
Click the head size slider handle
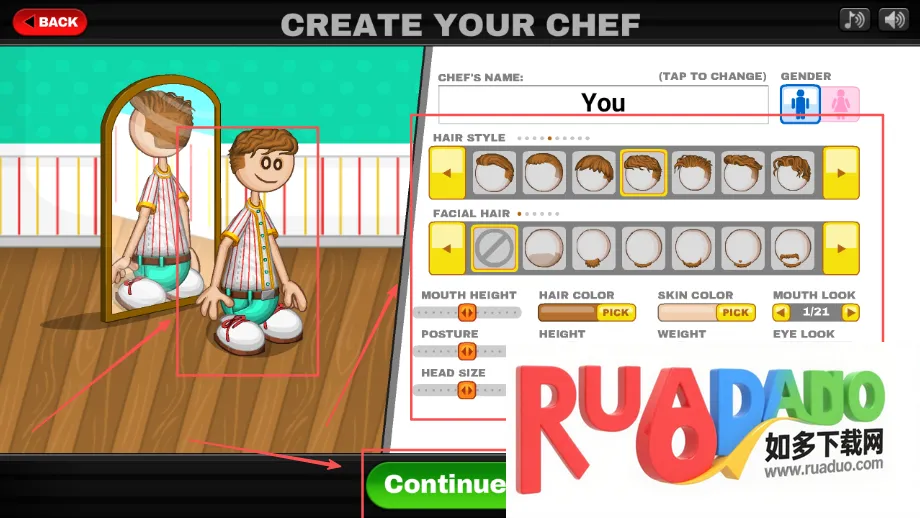(466, 390)
